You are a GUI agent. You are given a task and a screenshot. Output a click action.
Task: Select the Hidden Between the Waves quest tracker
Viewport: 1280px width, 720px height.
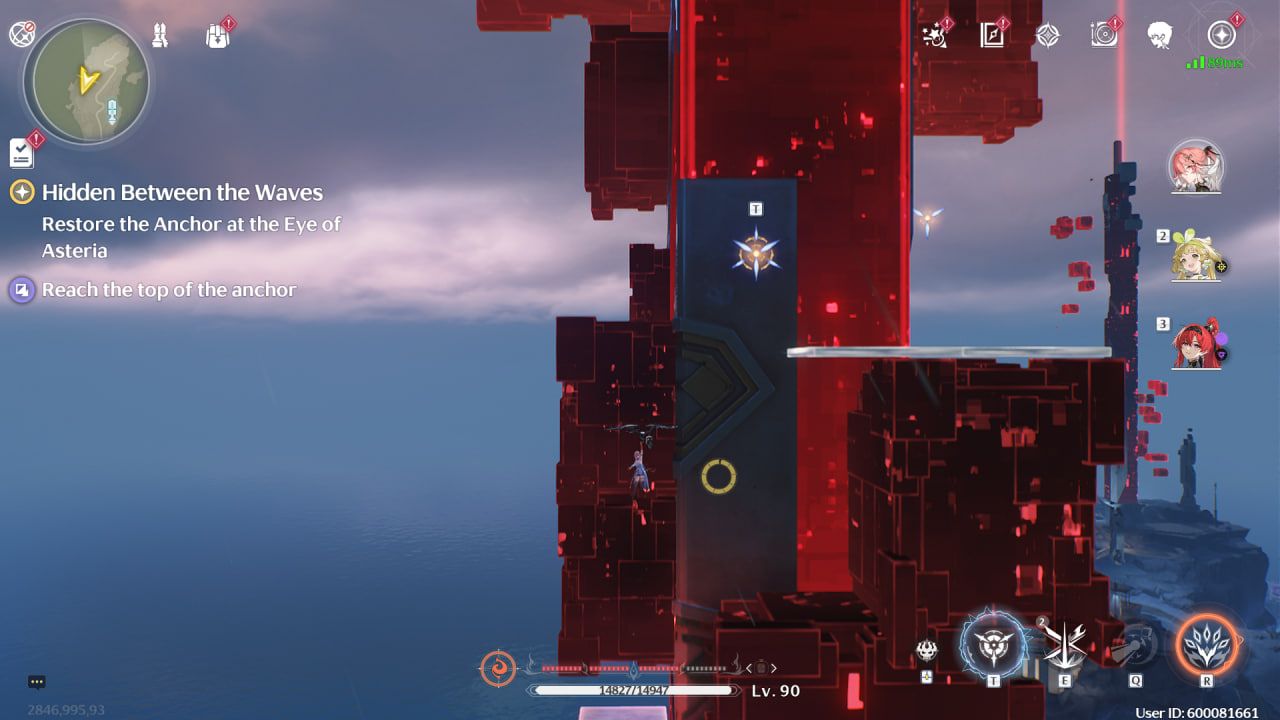click(x=182, y=193)
